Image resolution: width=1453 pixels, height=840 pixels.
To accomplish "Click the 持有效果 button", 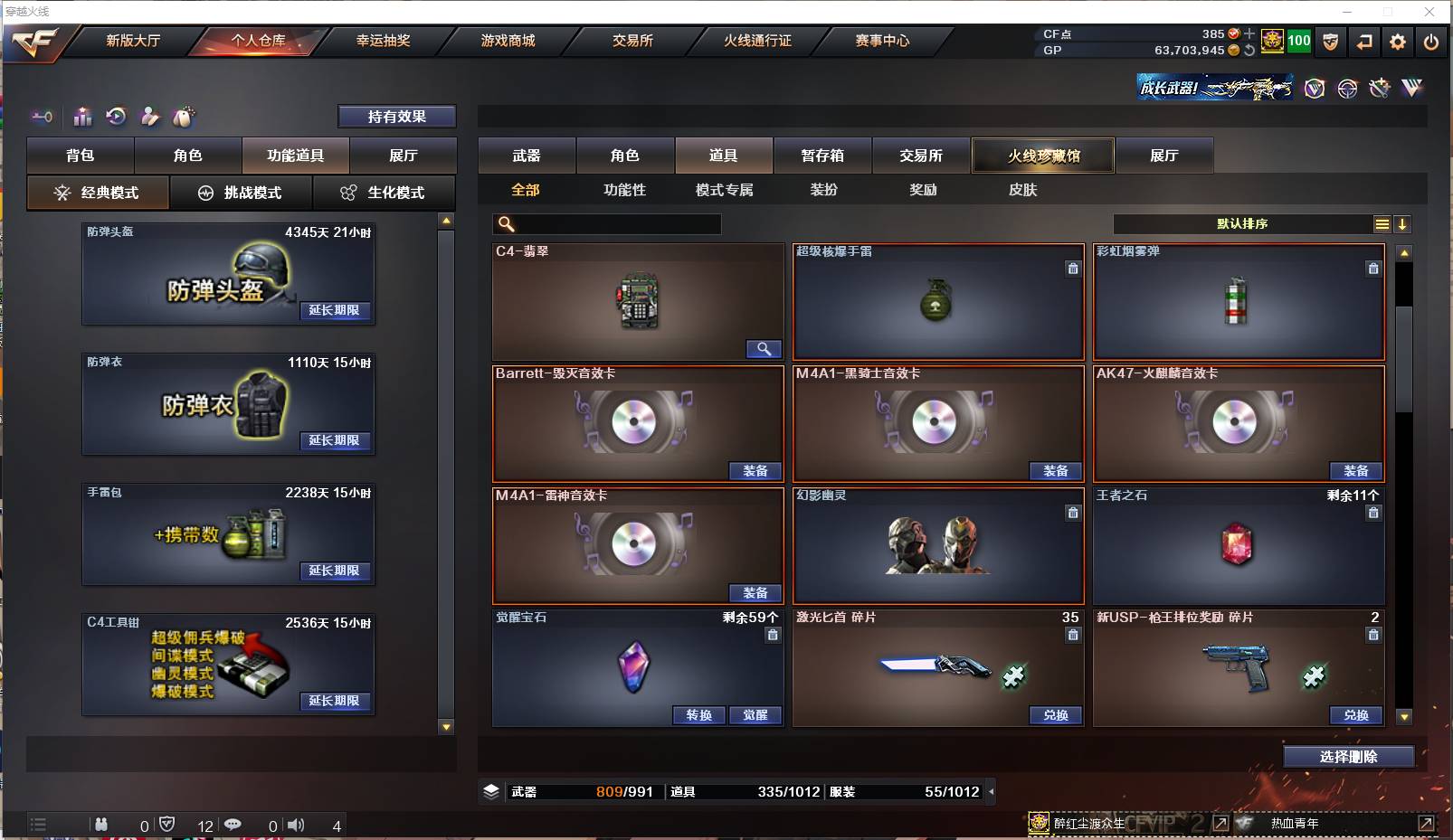I will tap(397, 116).
